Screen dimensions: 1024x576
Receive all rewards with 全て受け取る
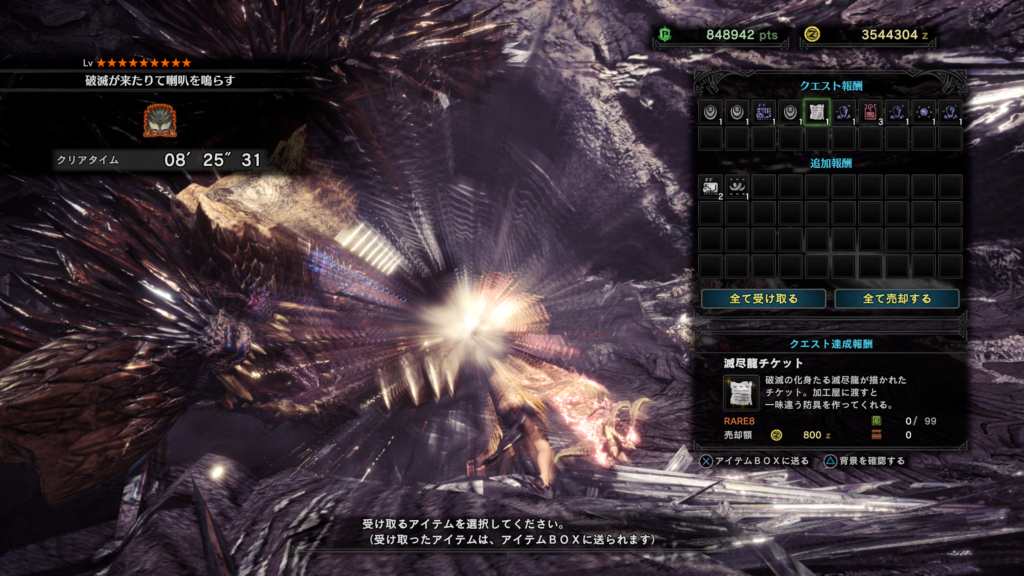(763, 298)
